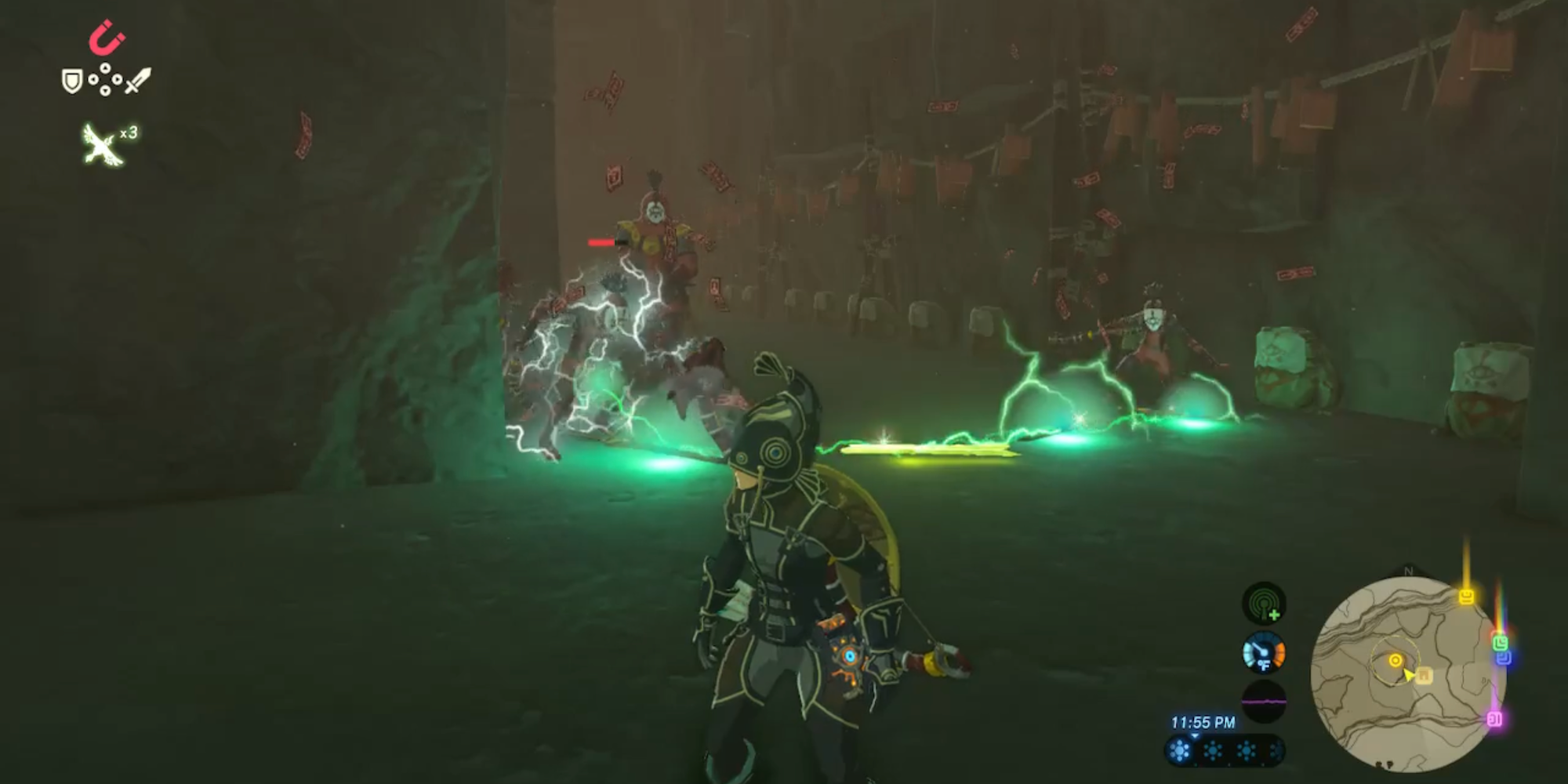Click the purple noise meter icon
Image resolution: width=1568 pixels, height=784 pixels.
tap(1262, 702)
